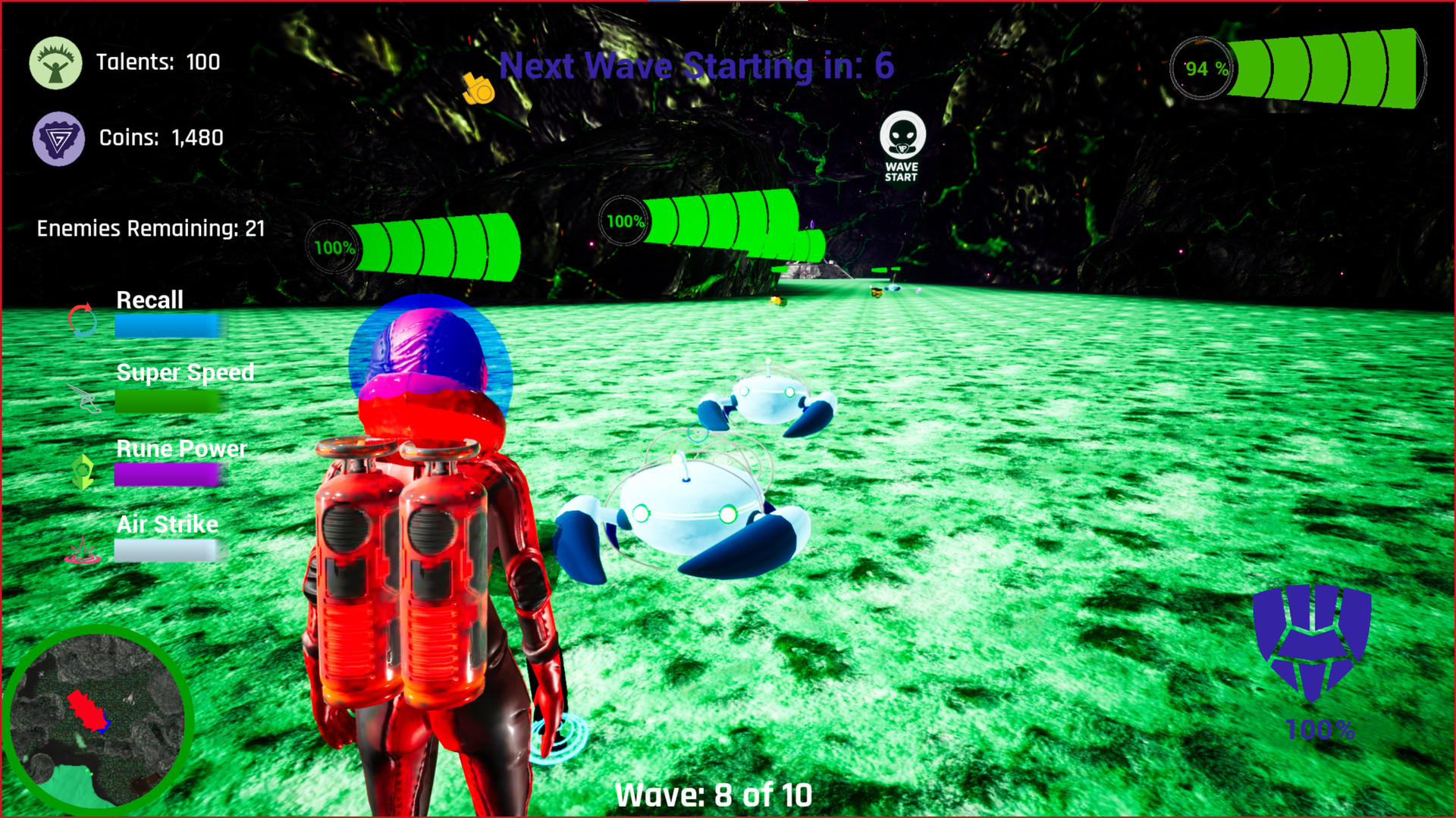Click the Enemies Remaining: 21 text
Image resolution: width=1456 pixels, height=818 pixels.
150,227
